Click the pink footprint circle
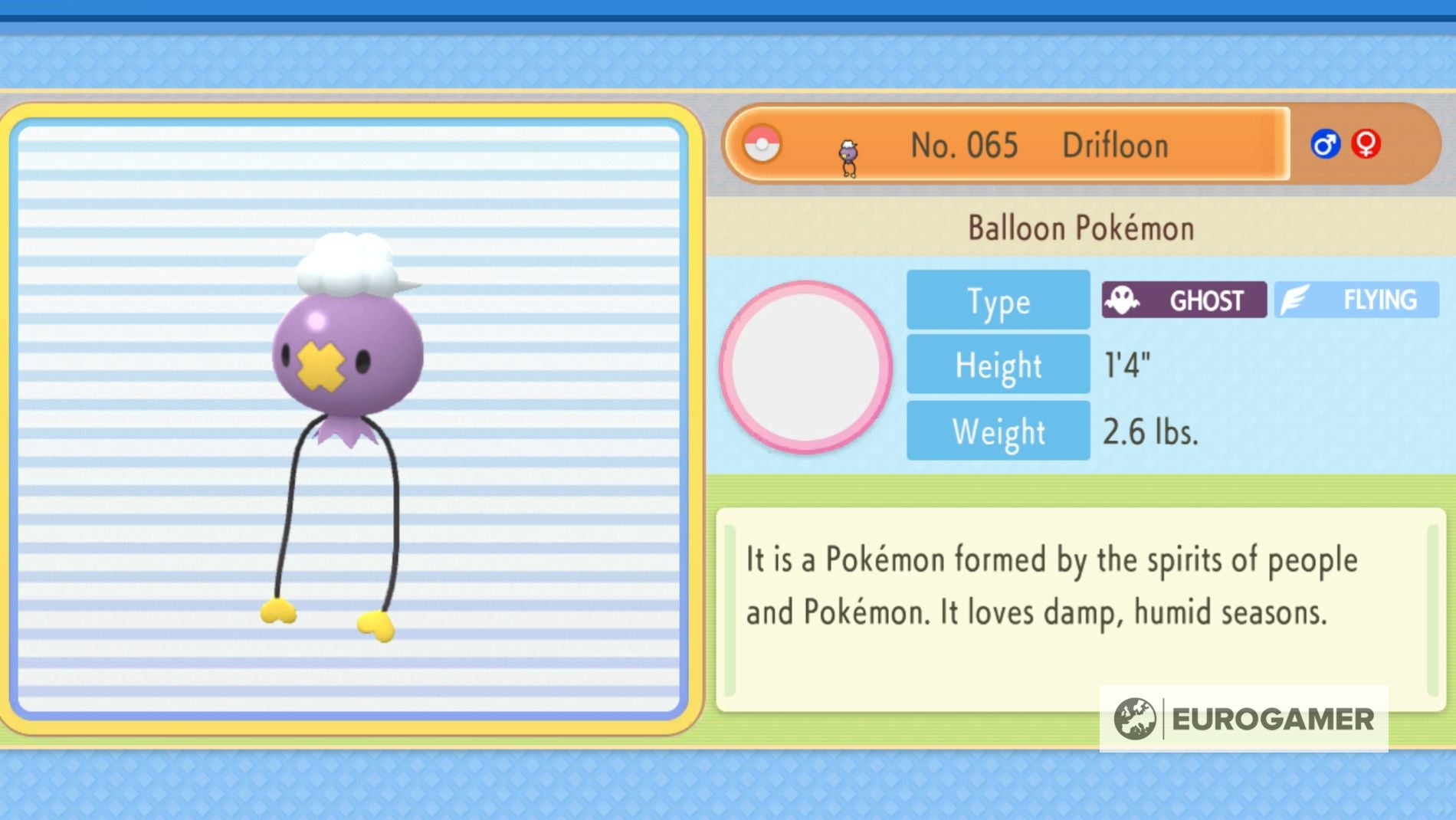The image size is (1456, 820). click(x=808, y=368)
